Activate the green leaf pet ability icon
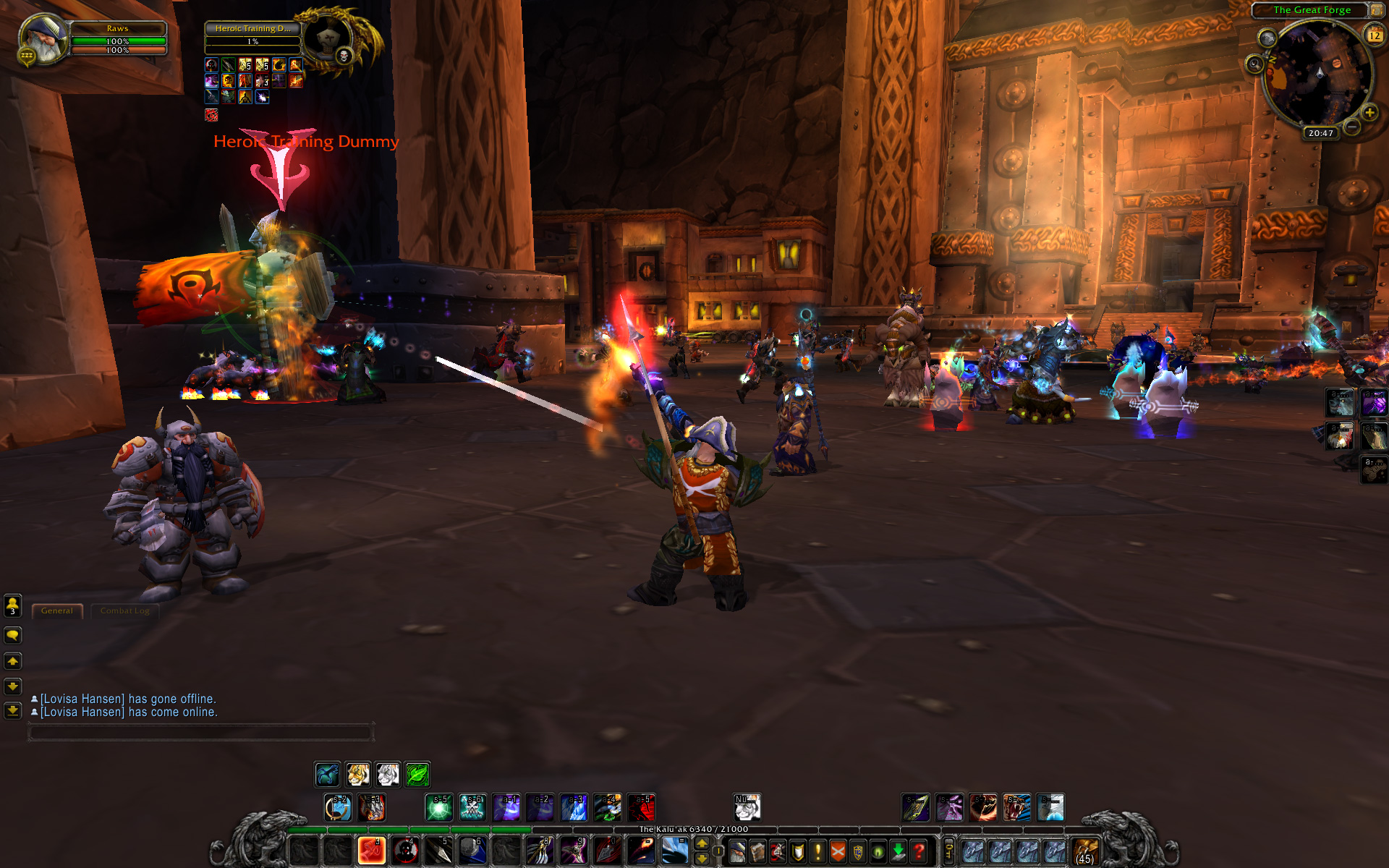Screen dimensions: 1389x868 click(417, 775)
